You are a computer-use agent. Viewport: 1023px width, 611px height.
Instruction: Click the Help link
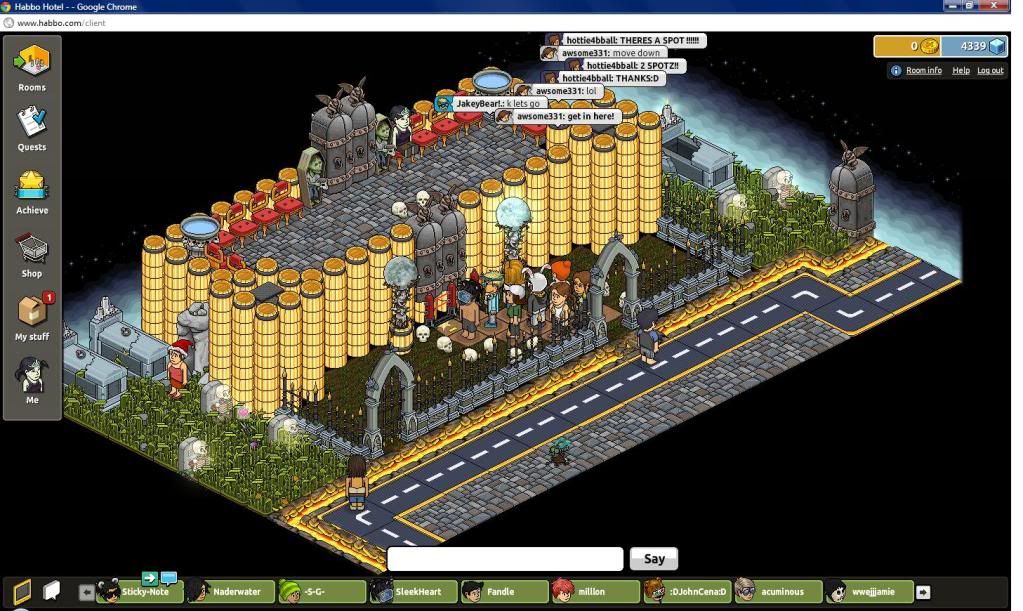(x=960, y=71)
